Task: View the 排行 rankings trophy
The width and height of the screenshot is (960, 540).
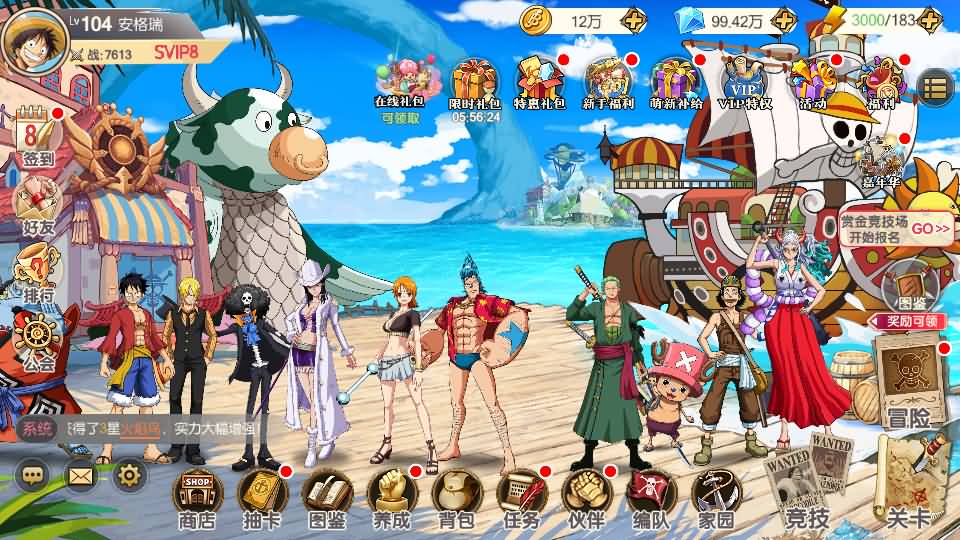Action: point(38,275)
